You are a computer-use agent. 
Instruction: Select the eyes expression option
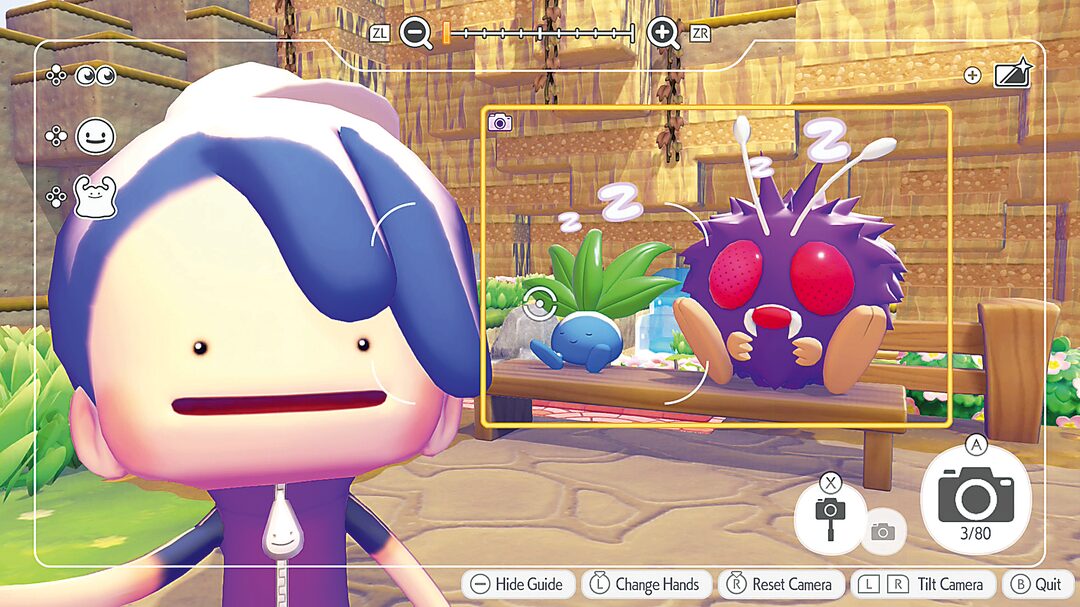96,76
